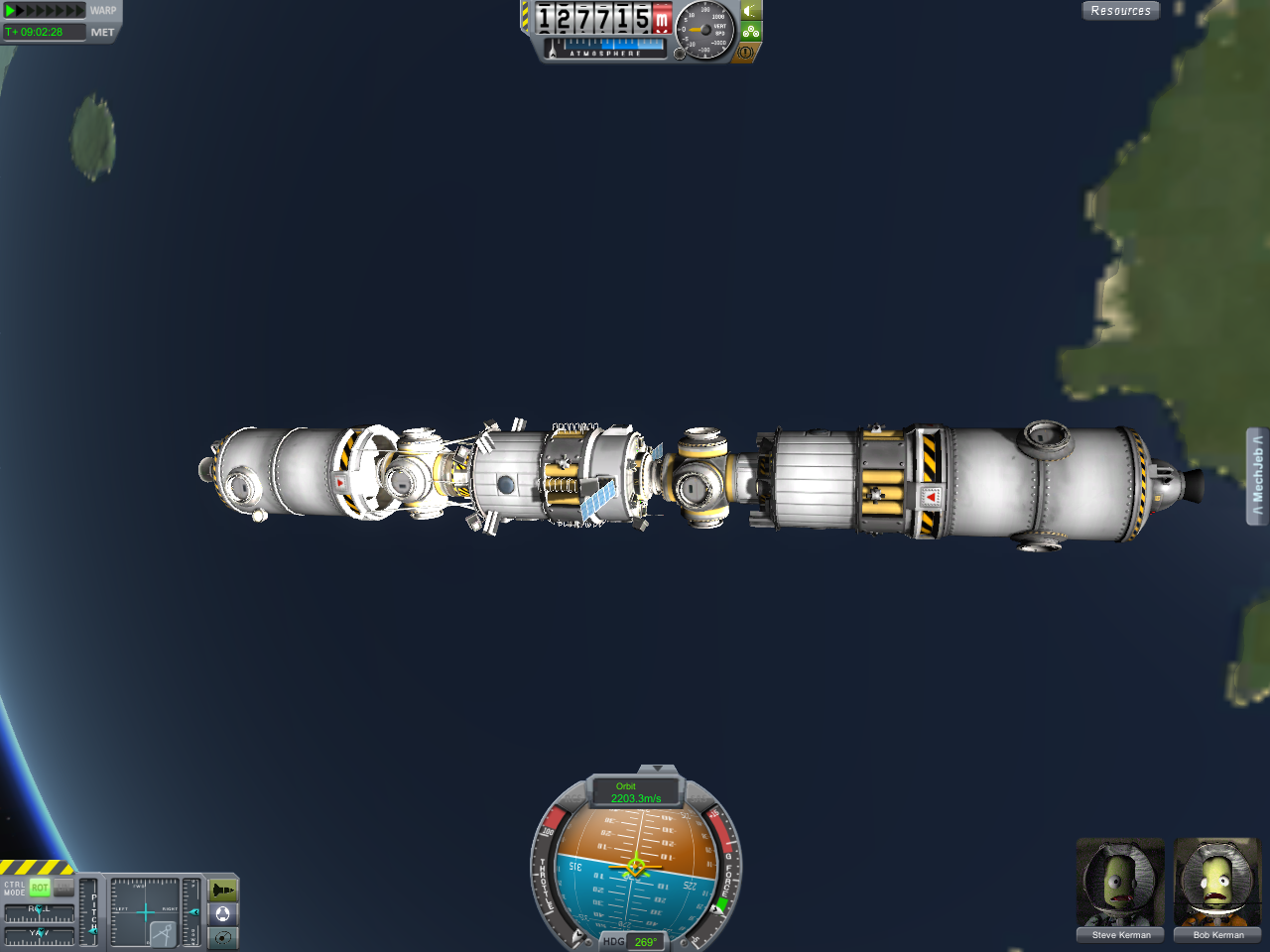This screenshot has width=1270, height=952.
Task: Collapse the navball with the arrow tab
Action: pyautogui.click(x=655, y=770)
